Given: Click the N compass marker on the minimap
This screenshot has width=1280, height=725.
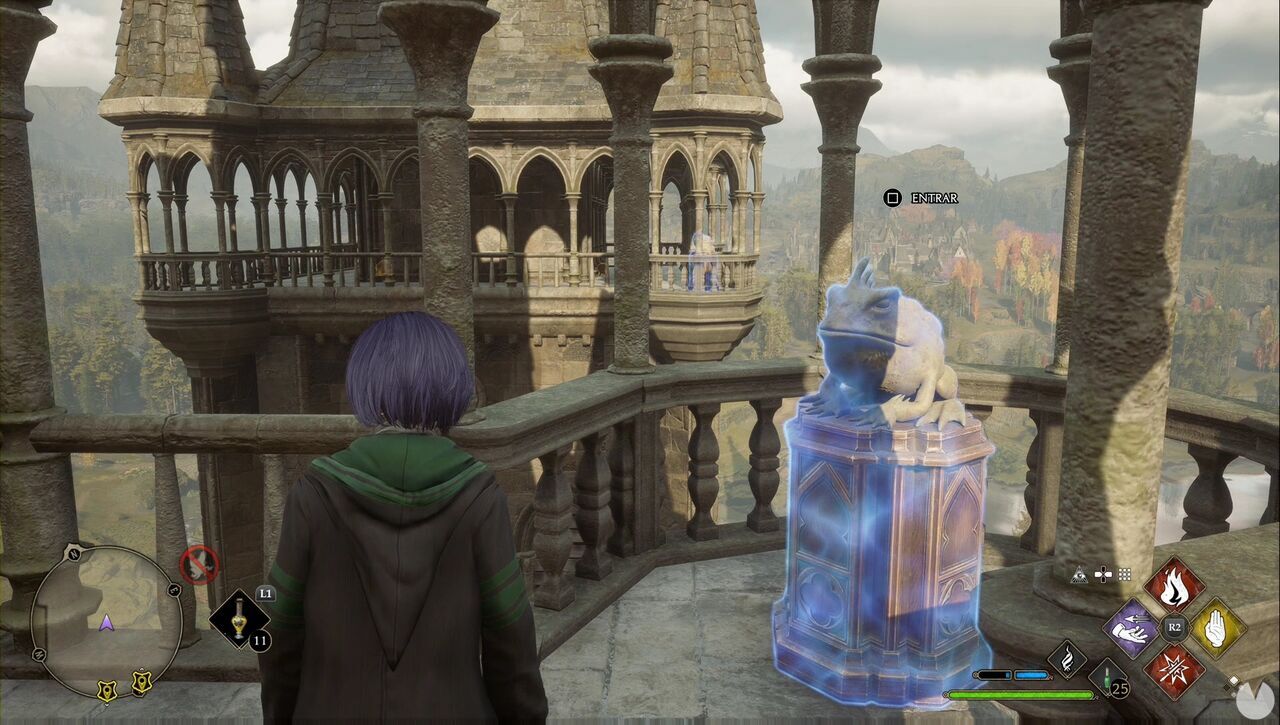Looking at the screenshot, I should click(x=74, y=554).
